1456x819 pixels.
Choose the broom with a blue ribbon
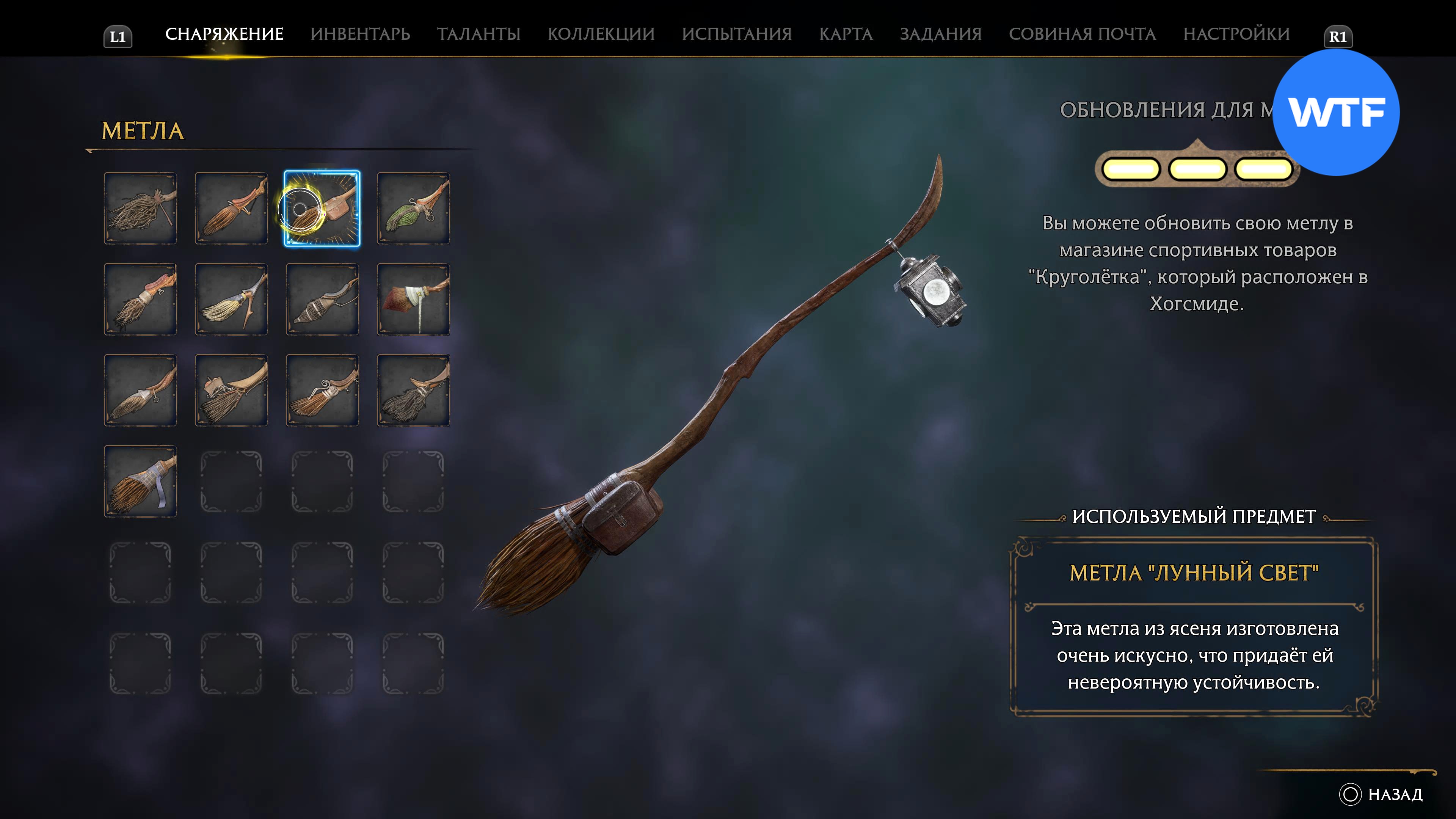click(140, 482)
